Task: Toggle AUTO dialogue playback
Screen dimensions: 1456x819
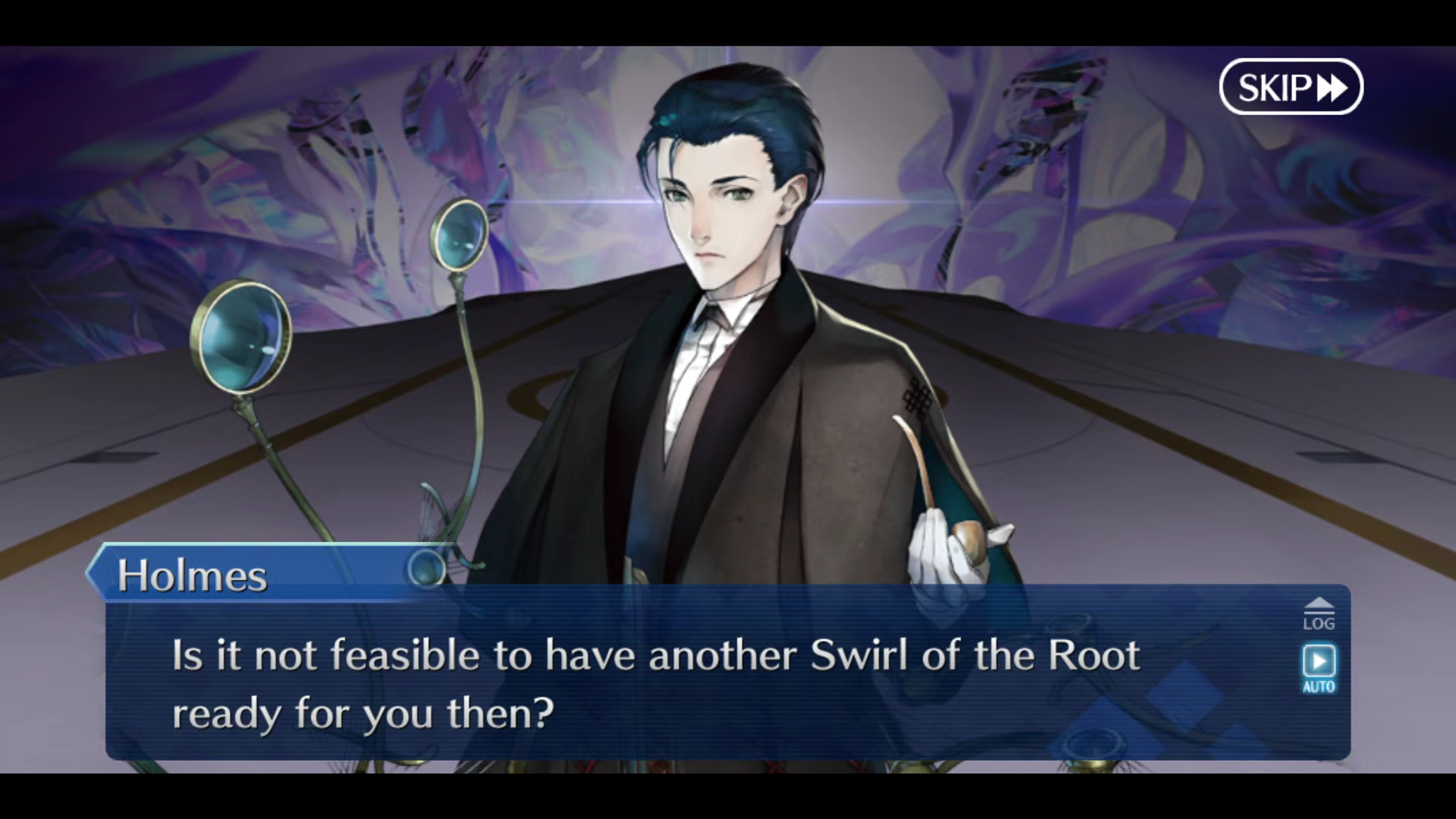Action: (x=1319, y=668)
